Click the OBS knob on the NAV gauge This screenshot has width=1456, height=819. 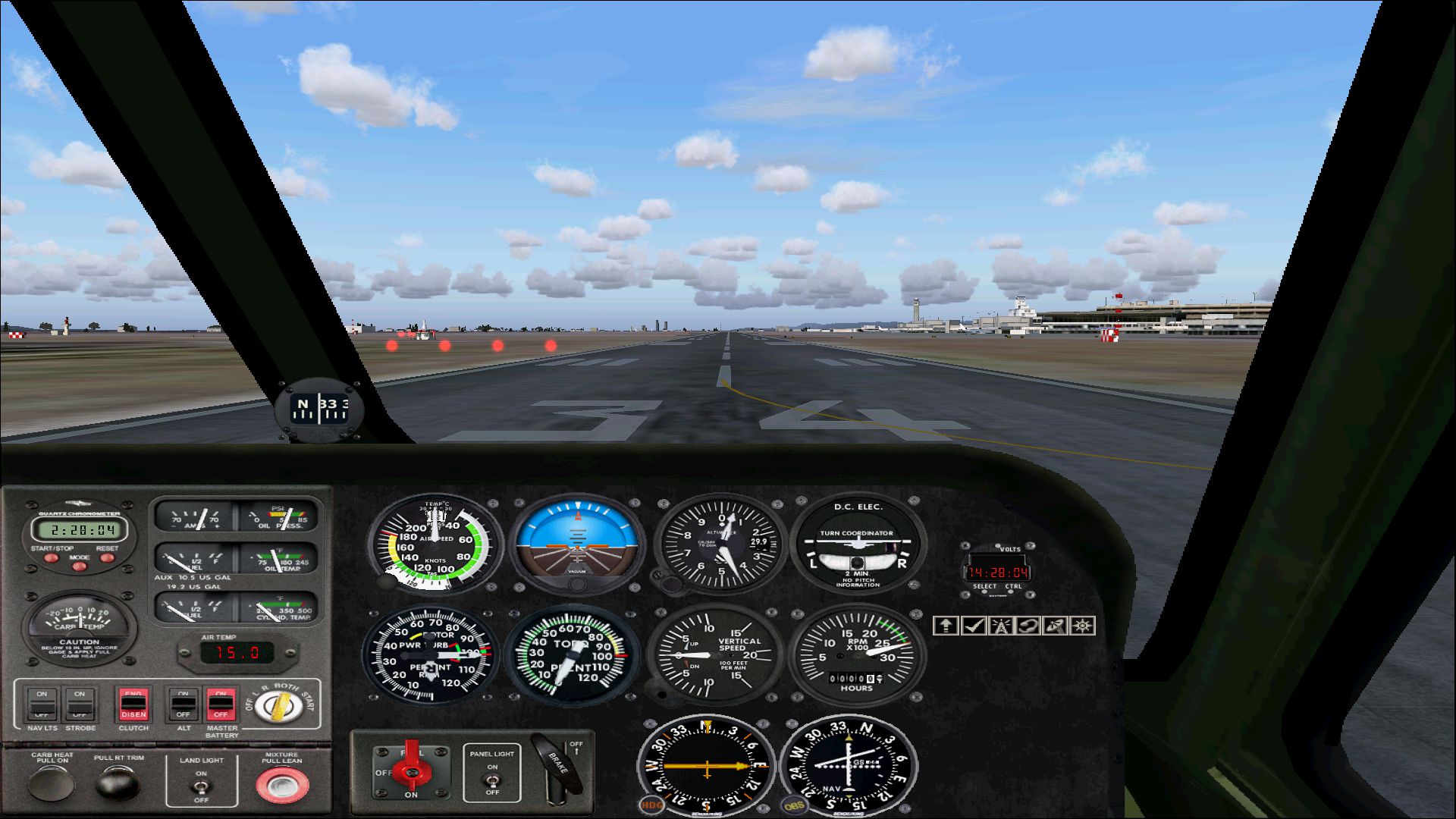pyautogui.click(x=793, y=805)
